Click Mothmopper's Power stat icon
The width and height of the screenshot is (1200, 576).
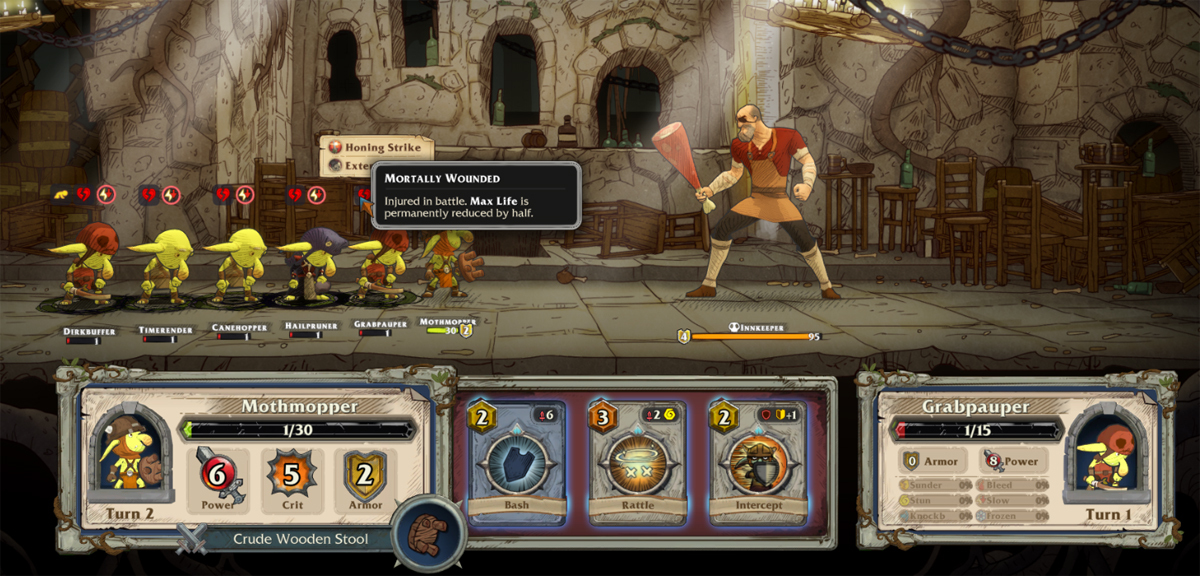[218, 475]
